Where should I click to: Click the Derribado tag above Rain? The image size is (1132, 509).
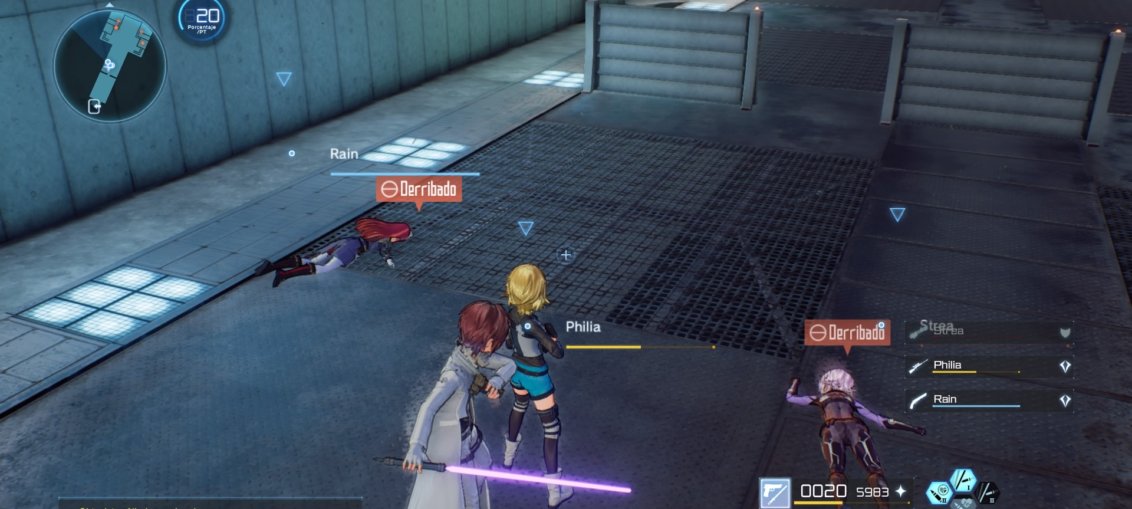(419, 189)
